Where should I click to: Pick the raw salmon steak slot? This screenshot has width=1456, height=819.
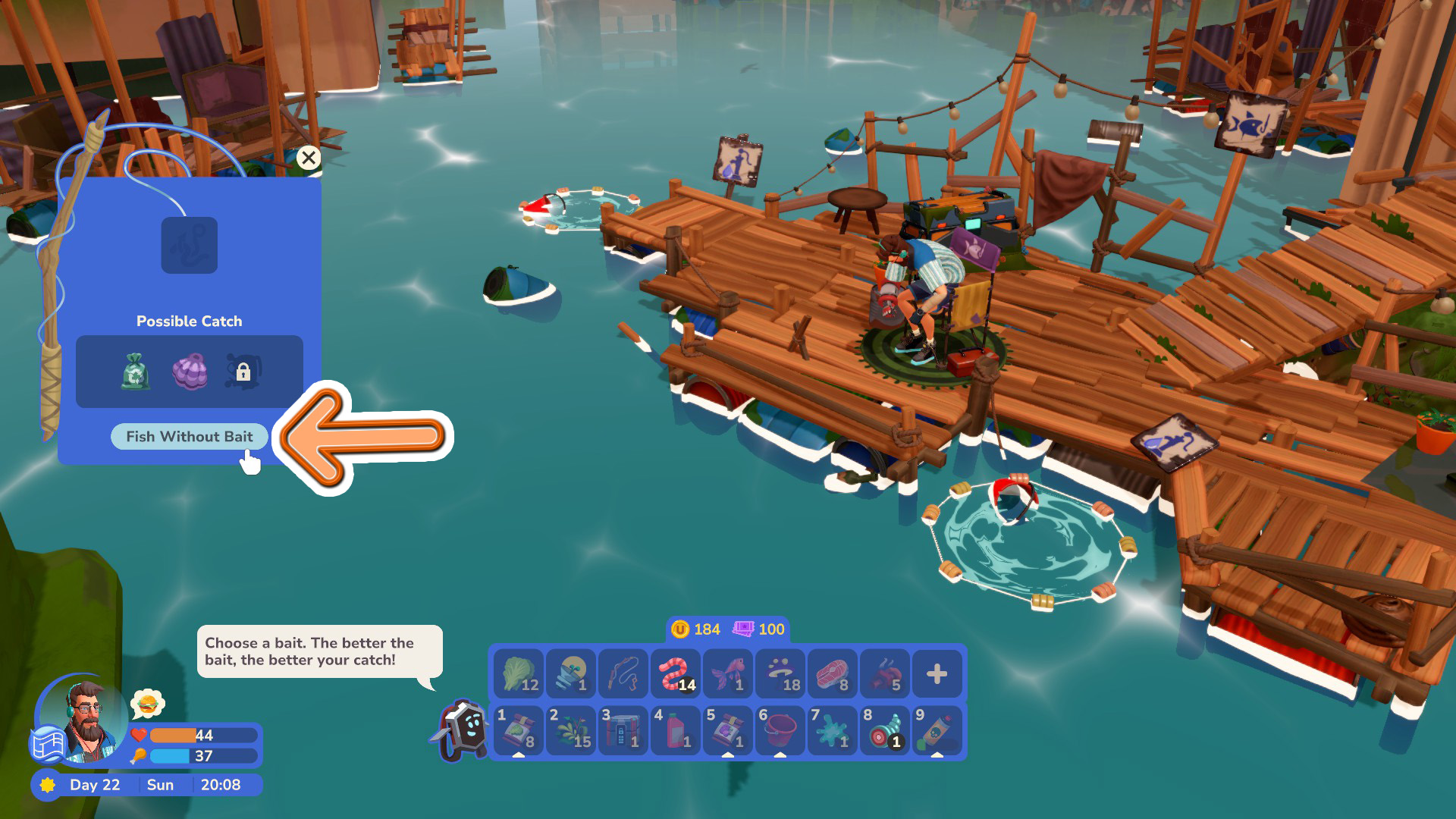pos(832,674)
